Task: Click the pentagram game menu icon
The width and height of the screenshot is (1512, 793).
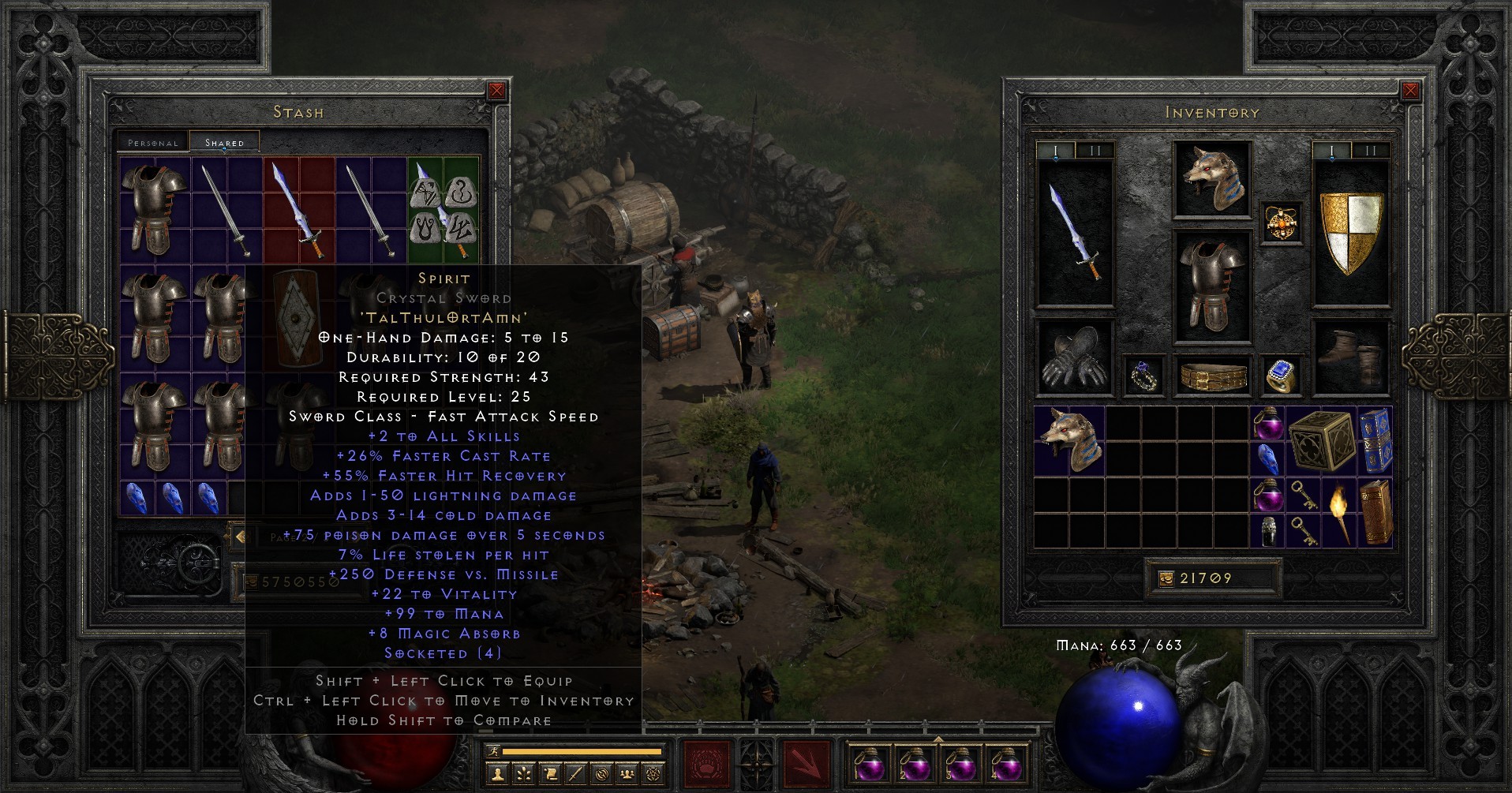Action: tap(654, 774)
